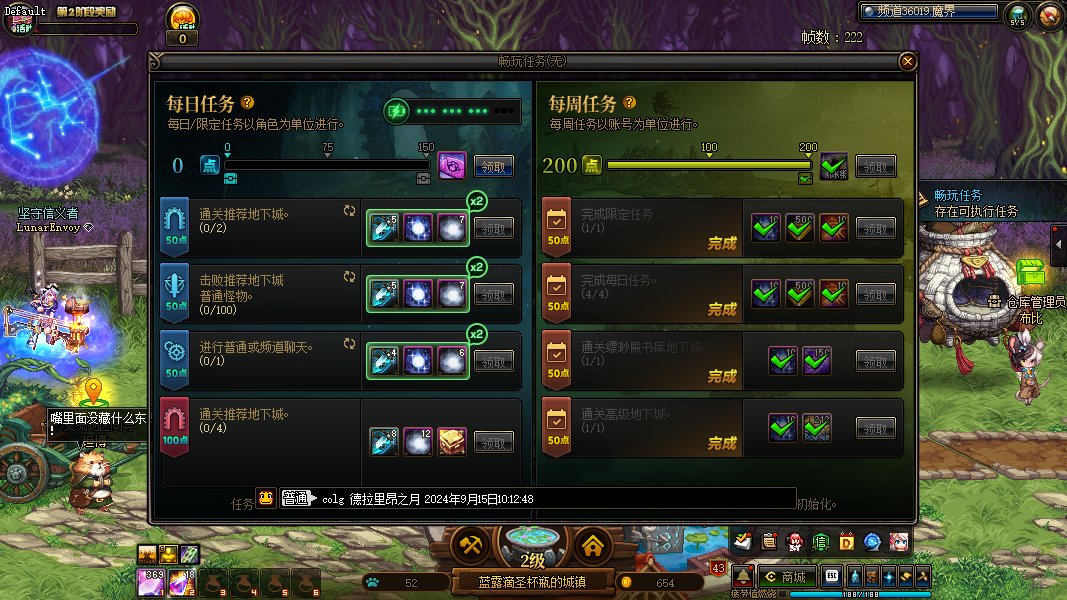Open the orange D calendar icon
Screen dimensions: 1067x600
pos(846,542)
